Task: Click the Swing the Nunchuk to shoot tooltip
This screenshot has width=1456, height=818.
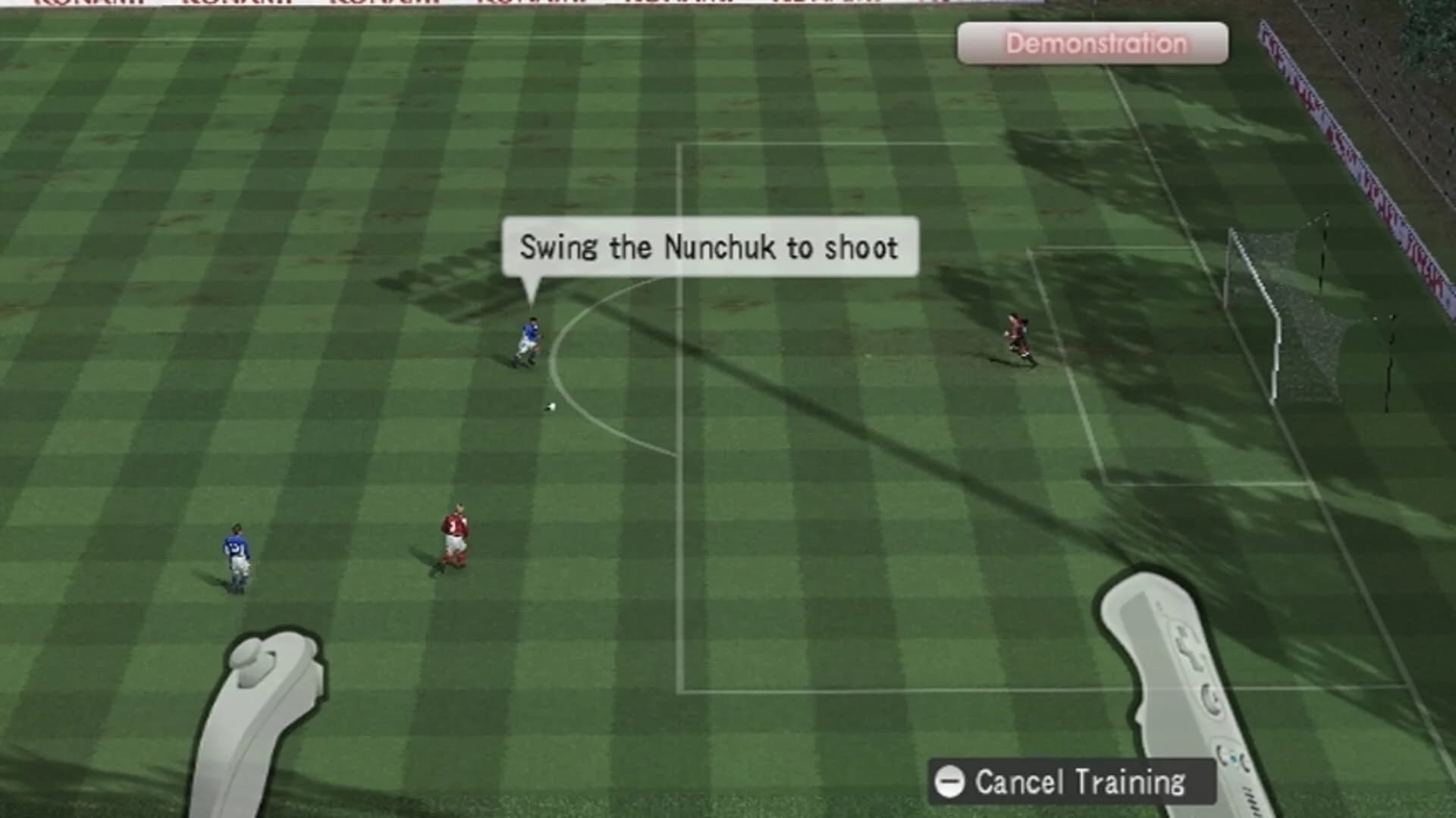Action: click(x=709, y=246)
